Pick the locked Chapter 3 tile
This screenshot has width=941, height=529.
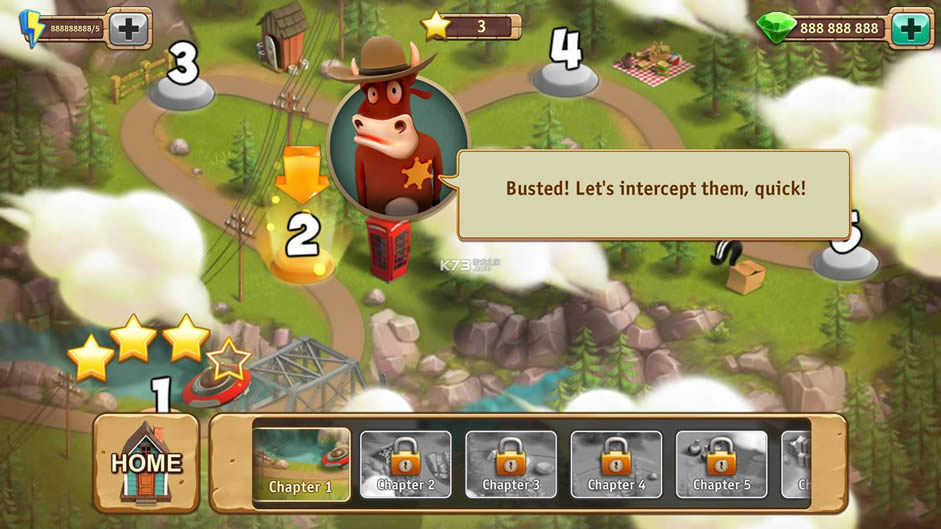click(511, 464)
